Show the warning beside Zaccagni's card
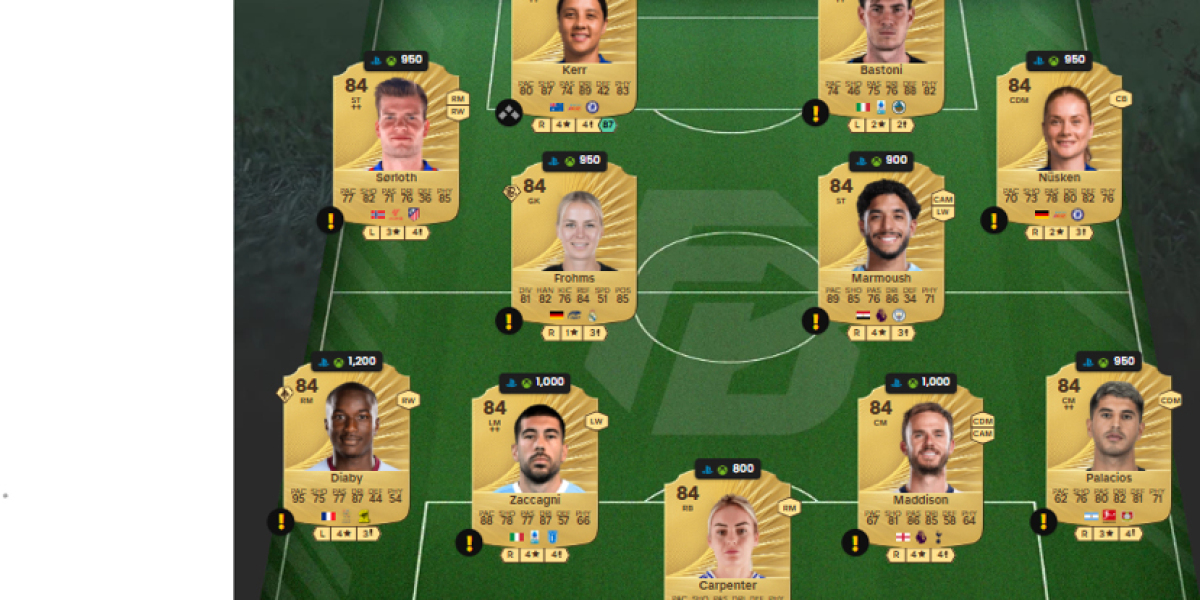Viewport: 1200px width, 600px height. 469,543
